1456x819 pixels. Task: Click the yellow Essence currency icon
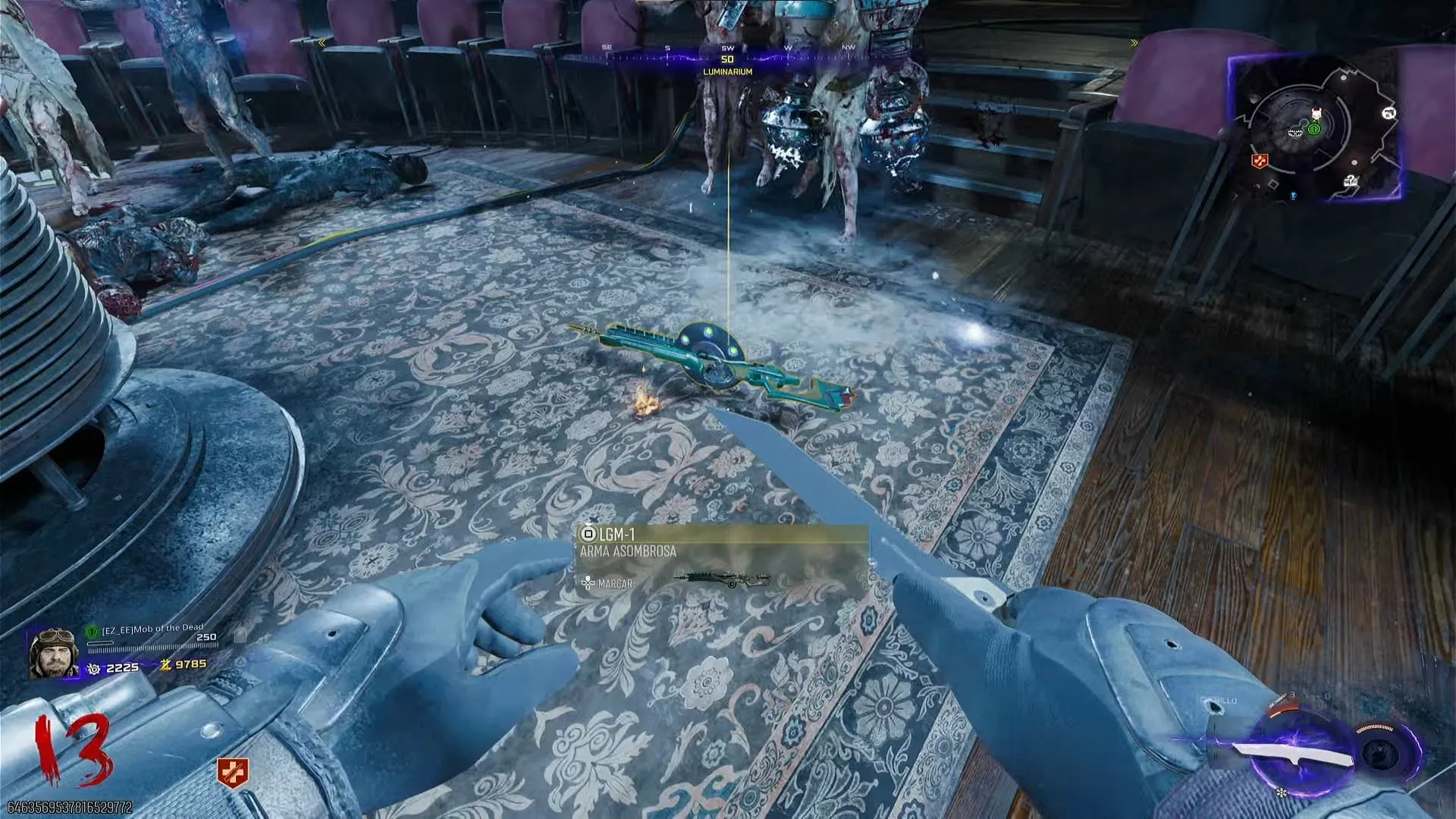[165, 664]
